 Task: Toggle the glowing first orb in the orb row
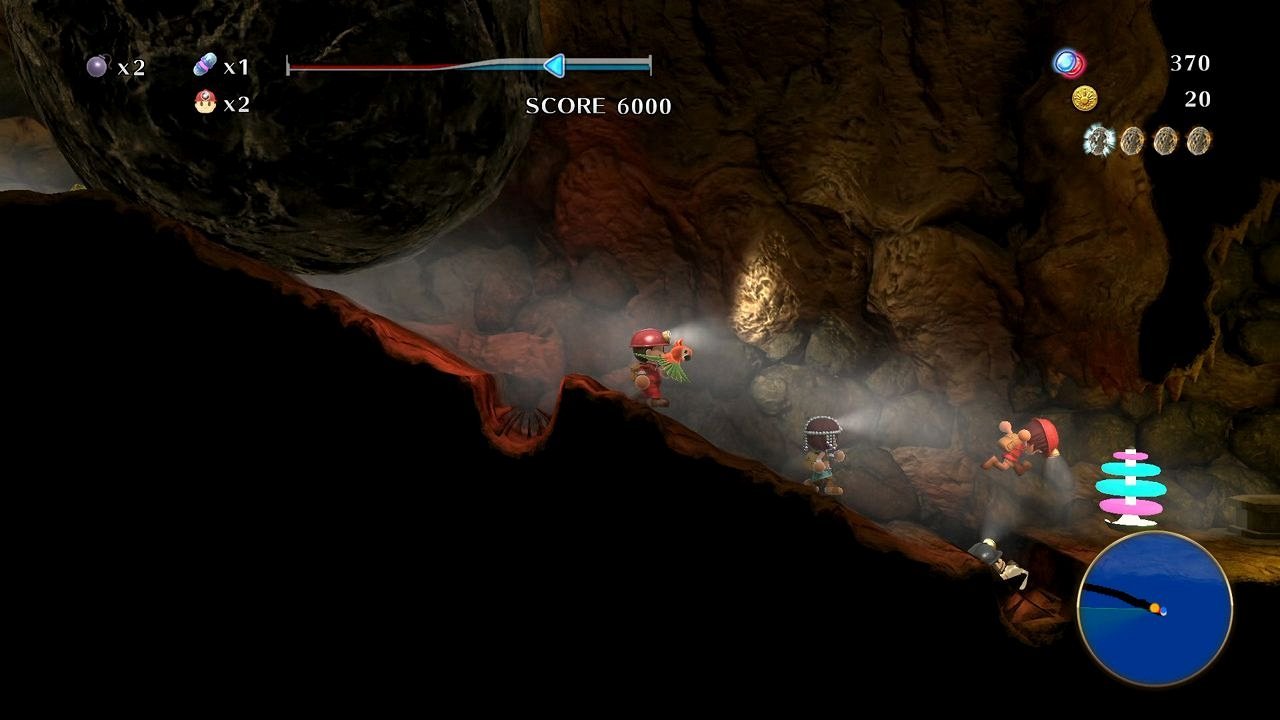[x=1100, y=140]
